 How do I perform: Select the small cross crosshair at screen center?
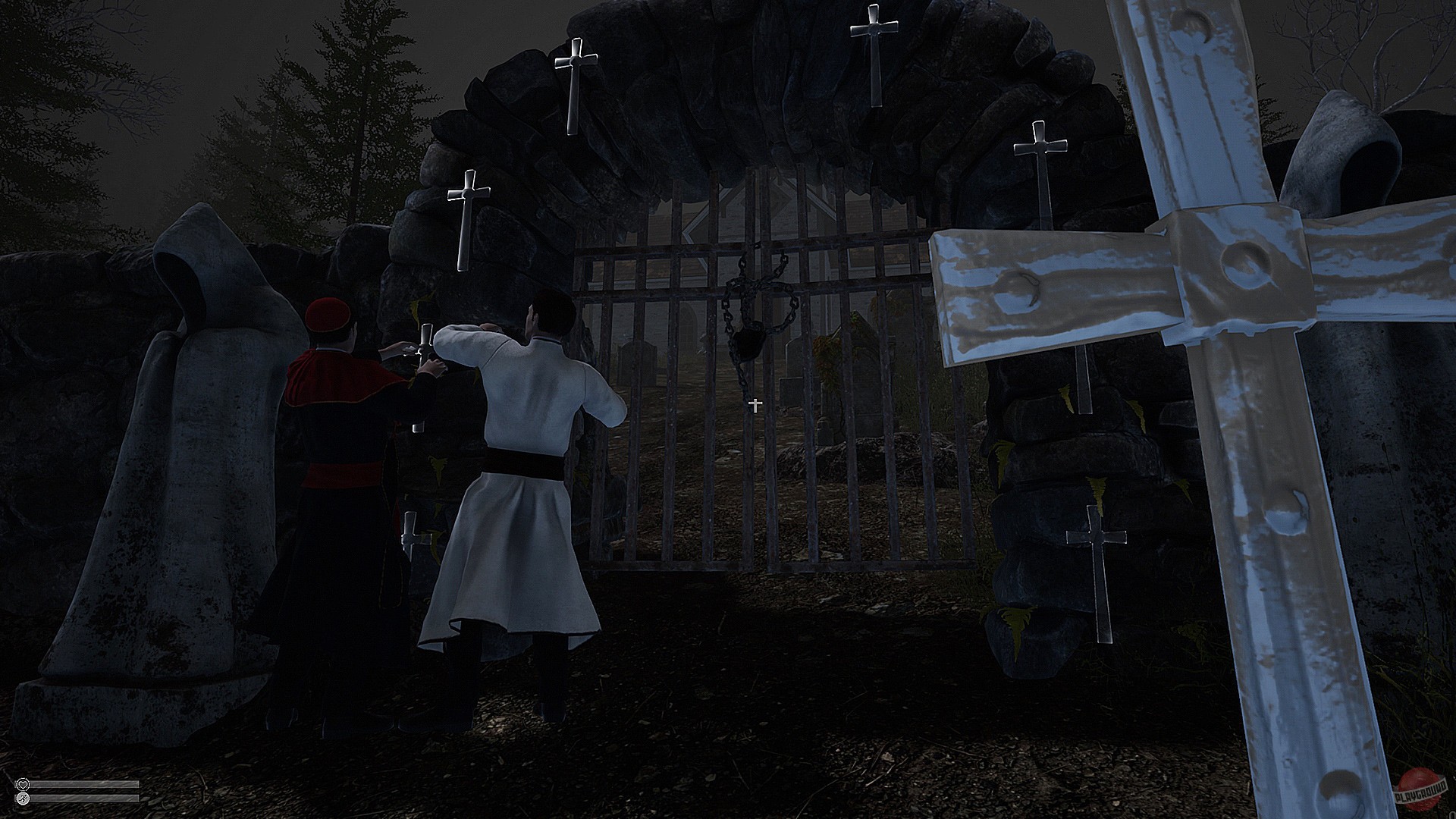tap(755, 406)
